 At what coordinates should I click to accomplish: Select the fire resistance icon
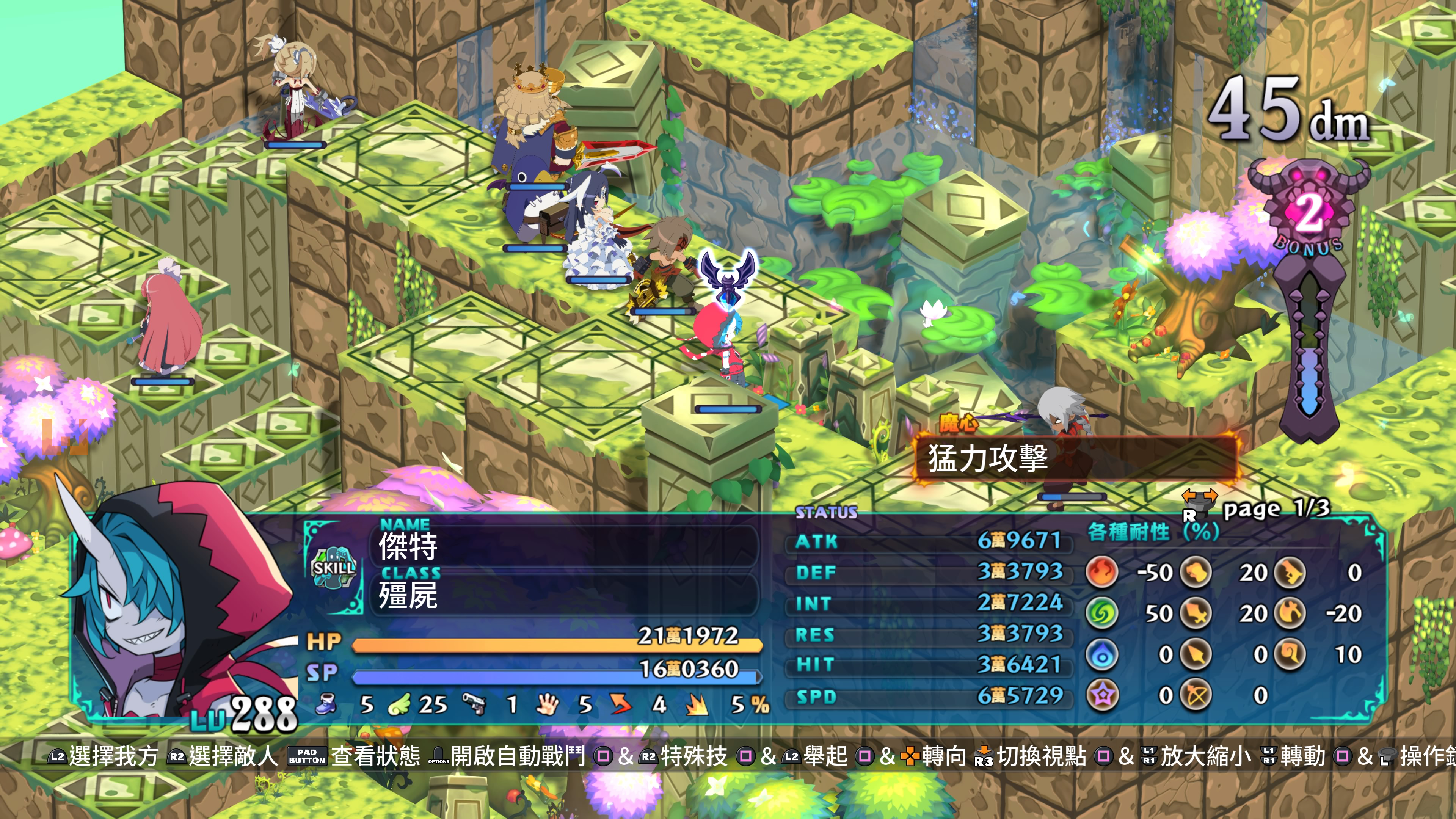click(1101, 572)
